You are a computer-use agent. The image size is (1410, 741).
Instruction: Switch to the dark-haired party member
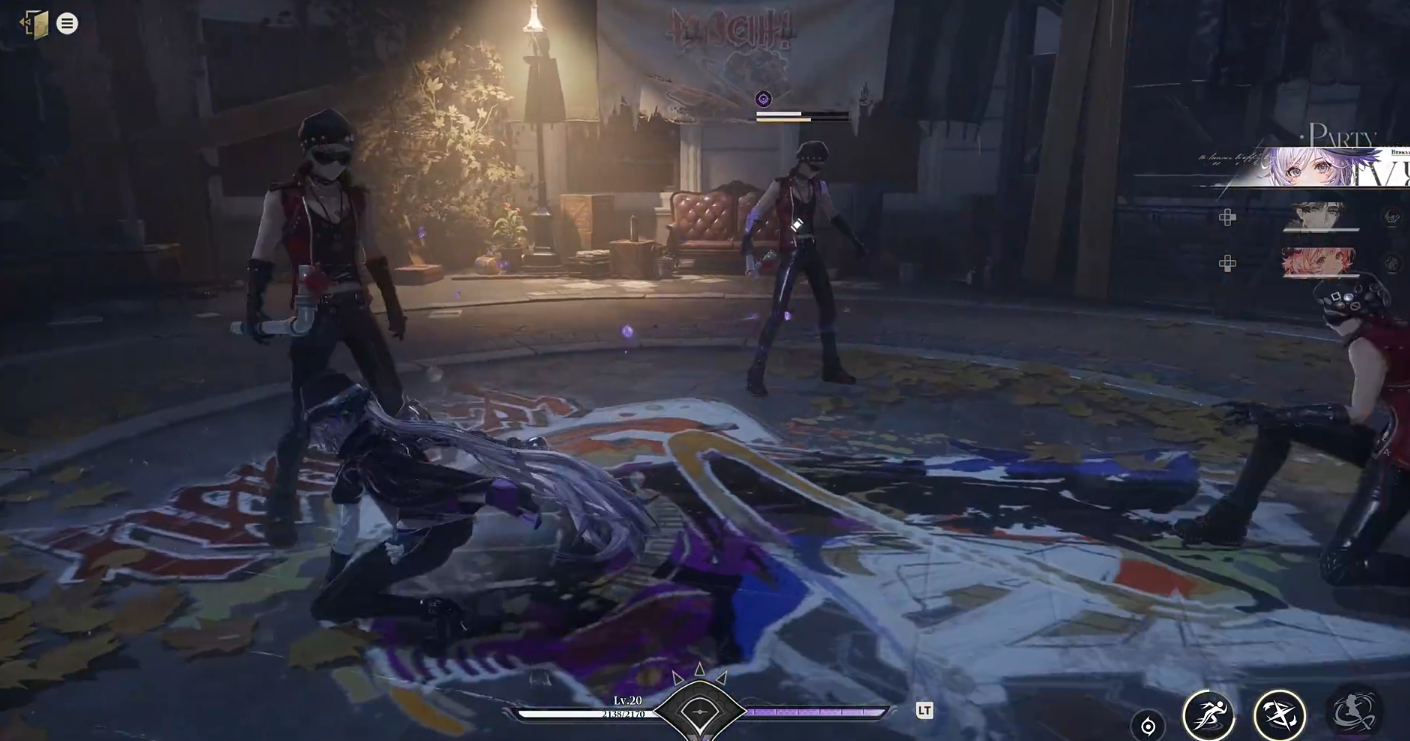click(x=1320, y=216)
